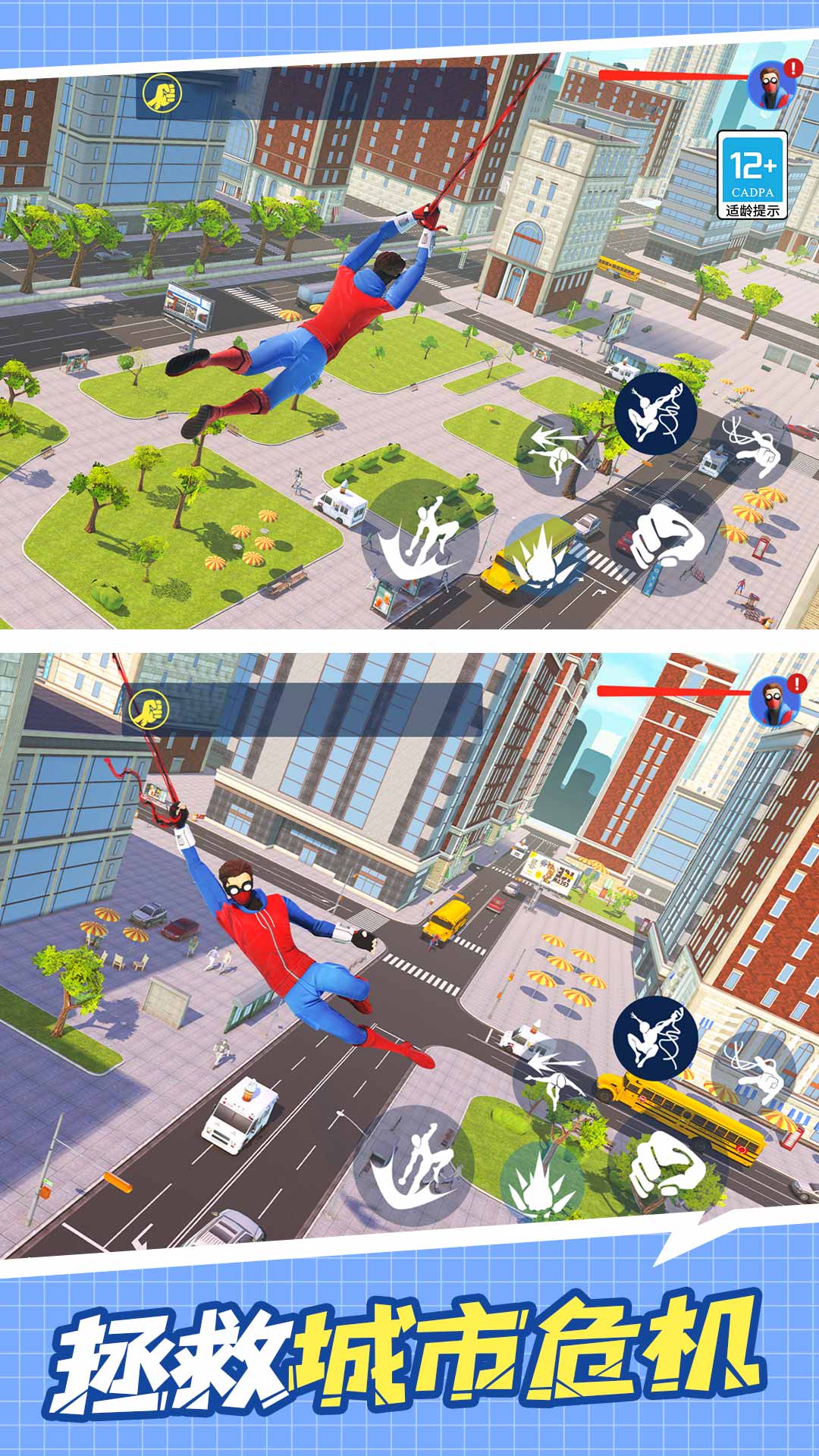
Task: Open the masked hero avatar in lower screenshot
Action: [x=773, y=702]
